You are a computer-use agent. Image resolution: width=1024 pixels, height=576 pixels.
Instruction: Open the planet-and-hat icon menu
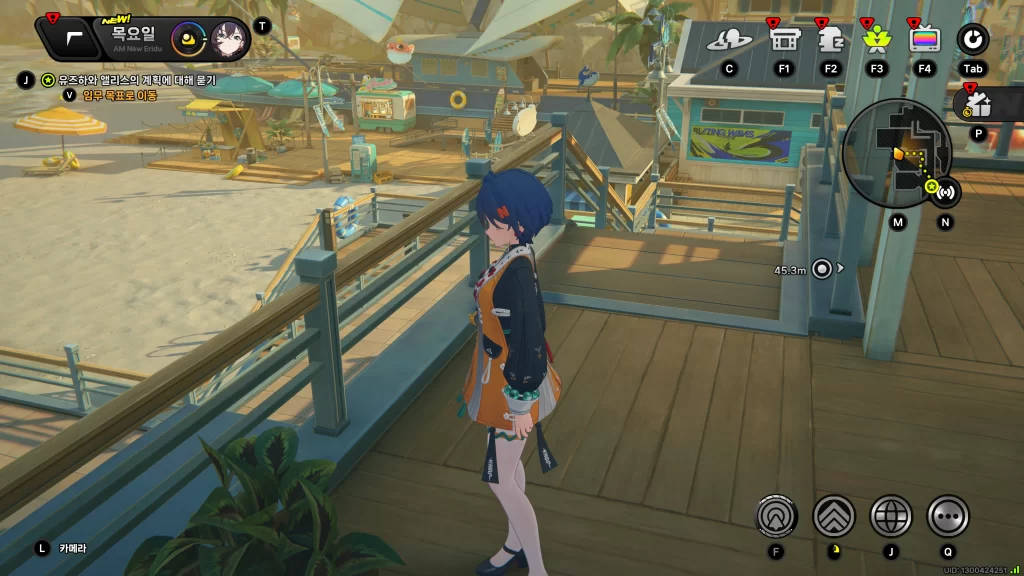tap(729, 40)
